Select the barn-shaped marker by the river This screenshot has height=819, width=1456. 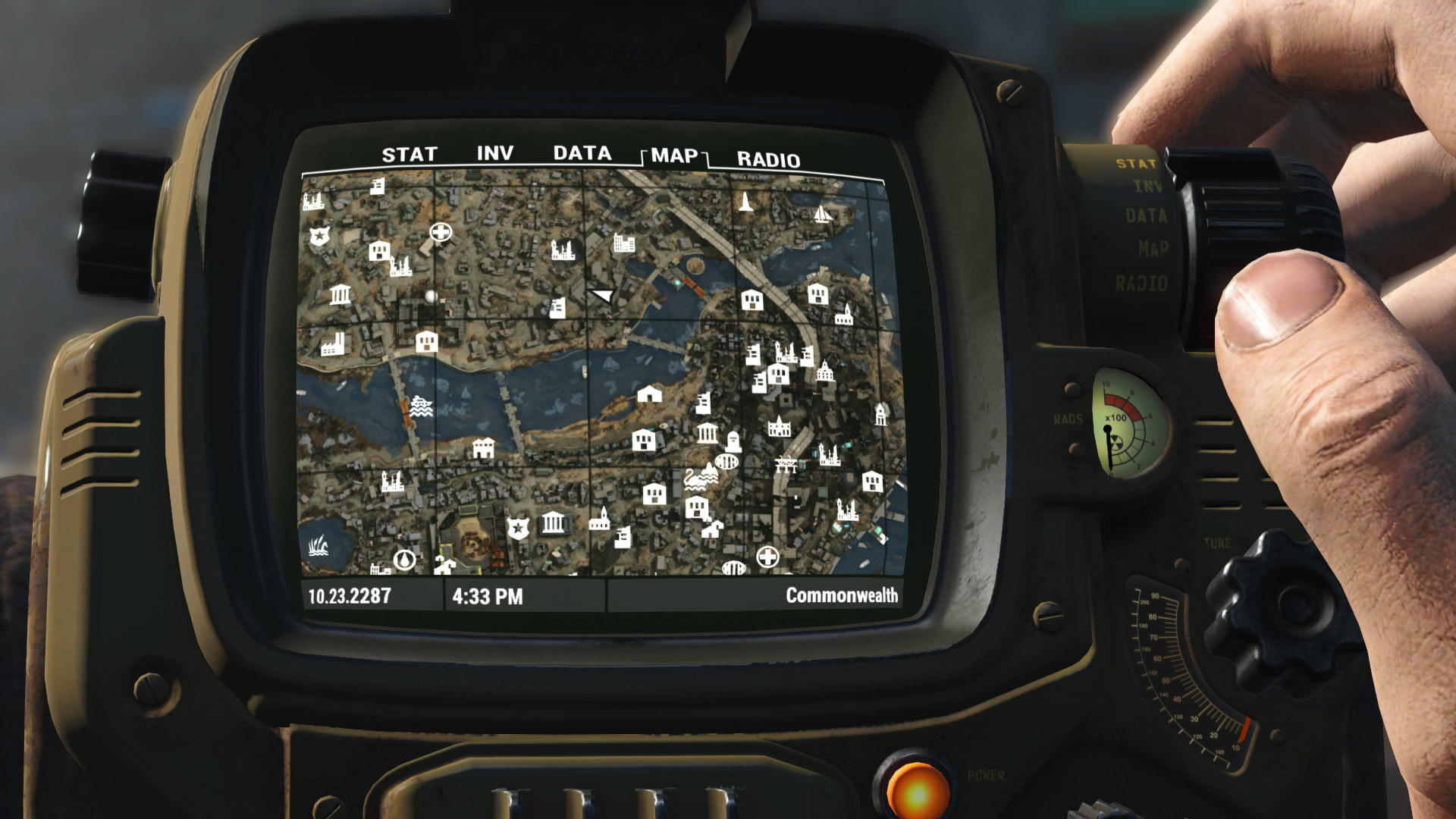(x=649, y=394)
